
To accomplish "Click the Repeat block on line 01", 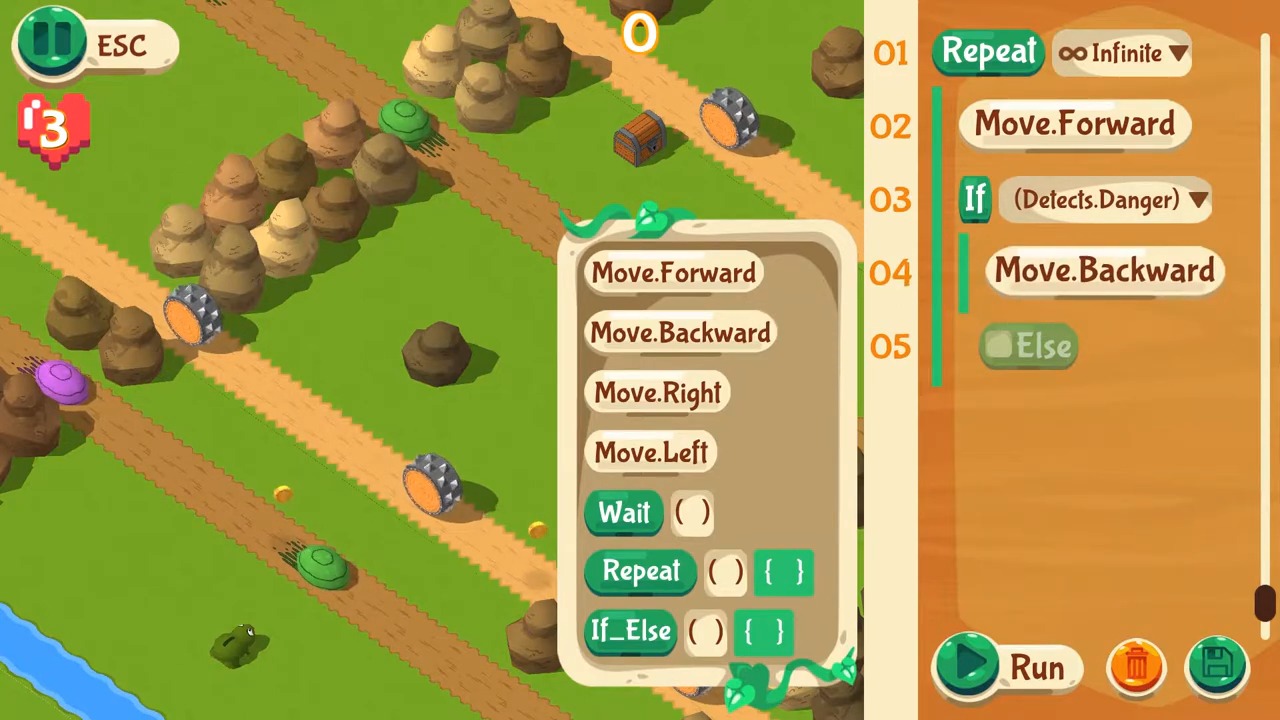I will (988, 52).
